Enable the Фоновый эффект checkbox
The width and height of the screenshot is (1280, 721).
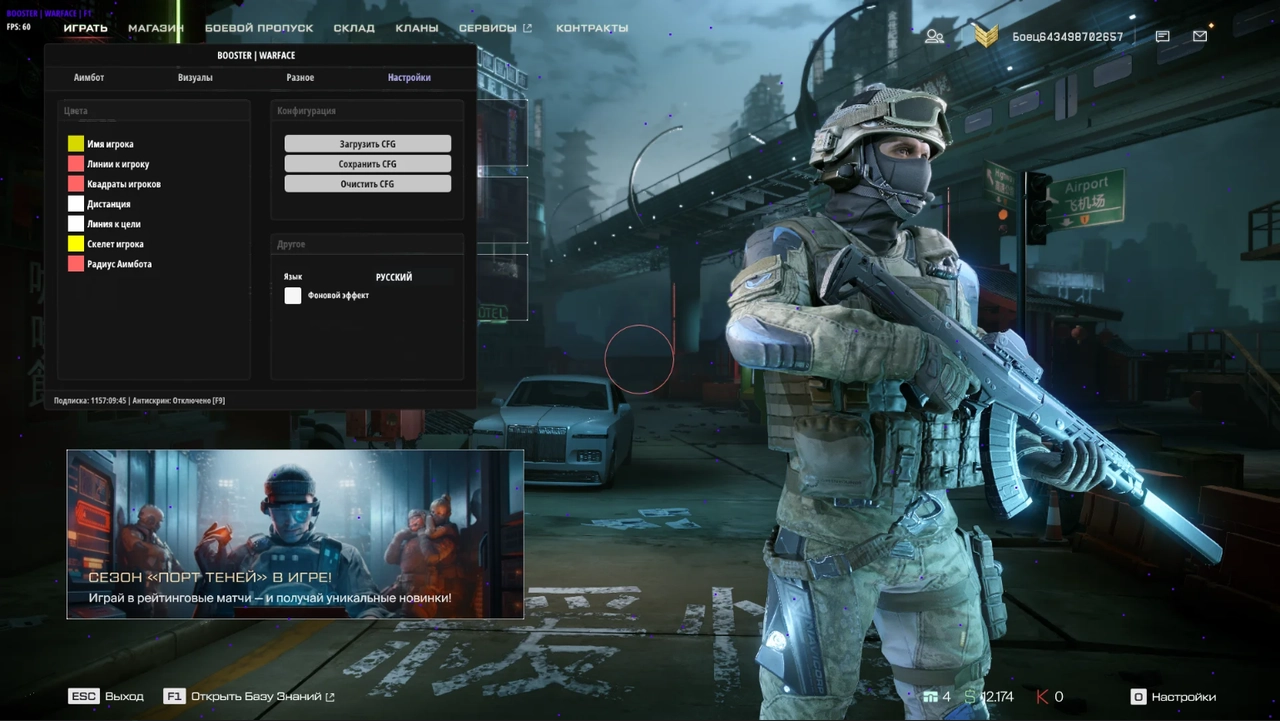click(293, 295)
